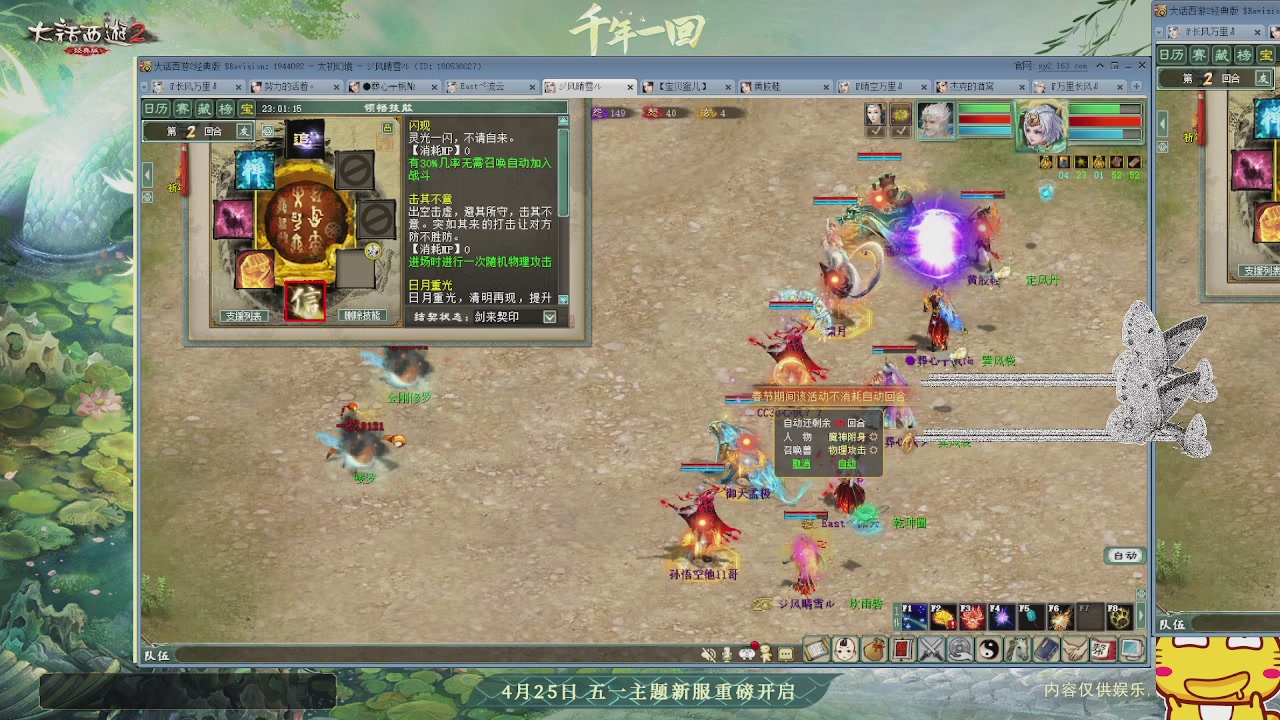Viewport: 1280px width, 720px height.
Task: Open the crossed swords icon on toolbar
Action: [930, 650]
